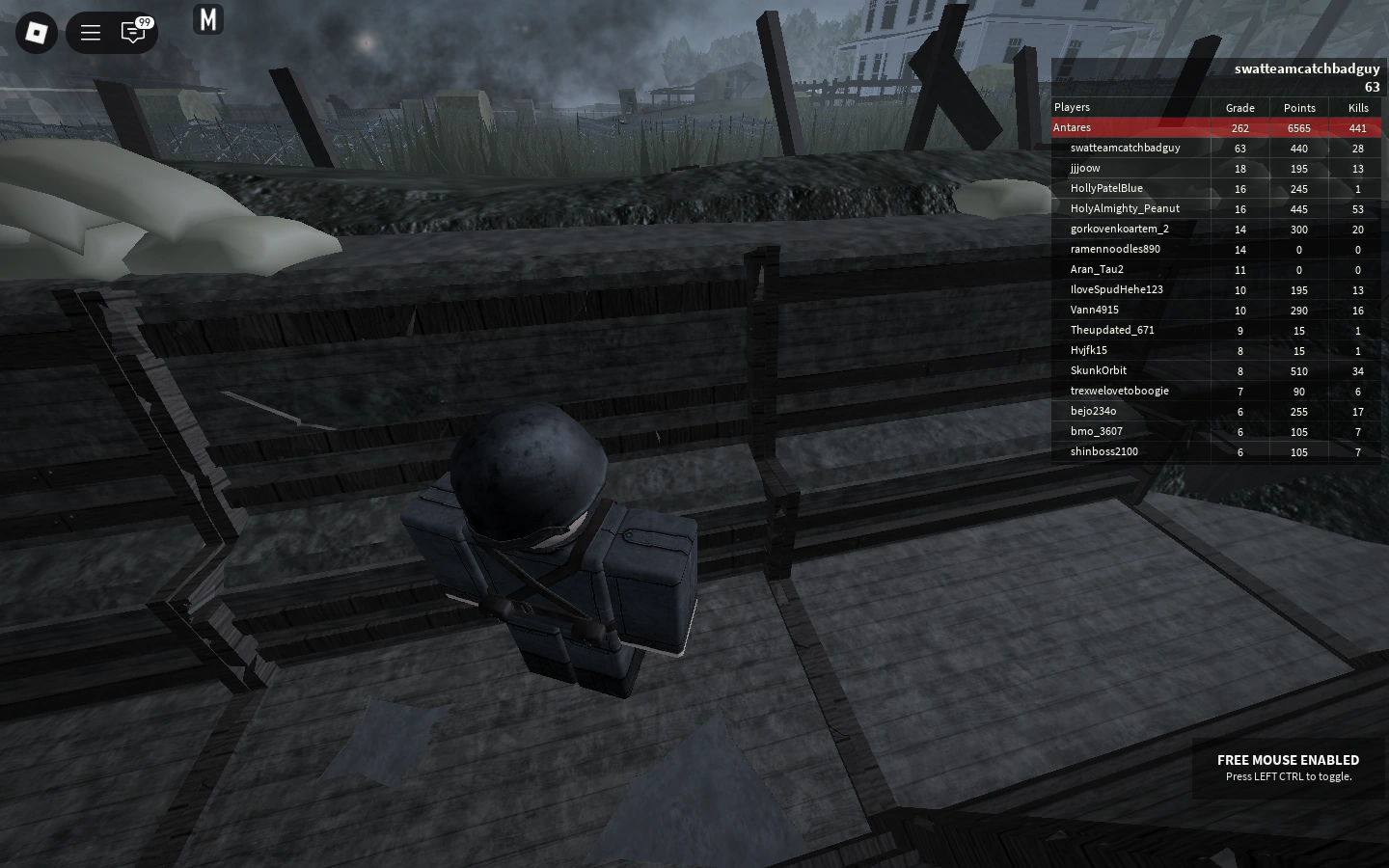Click the Grade column header
1389x868 pixels.
(1239, 108)
